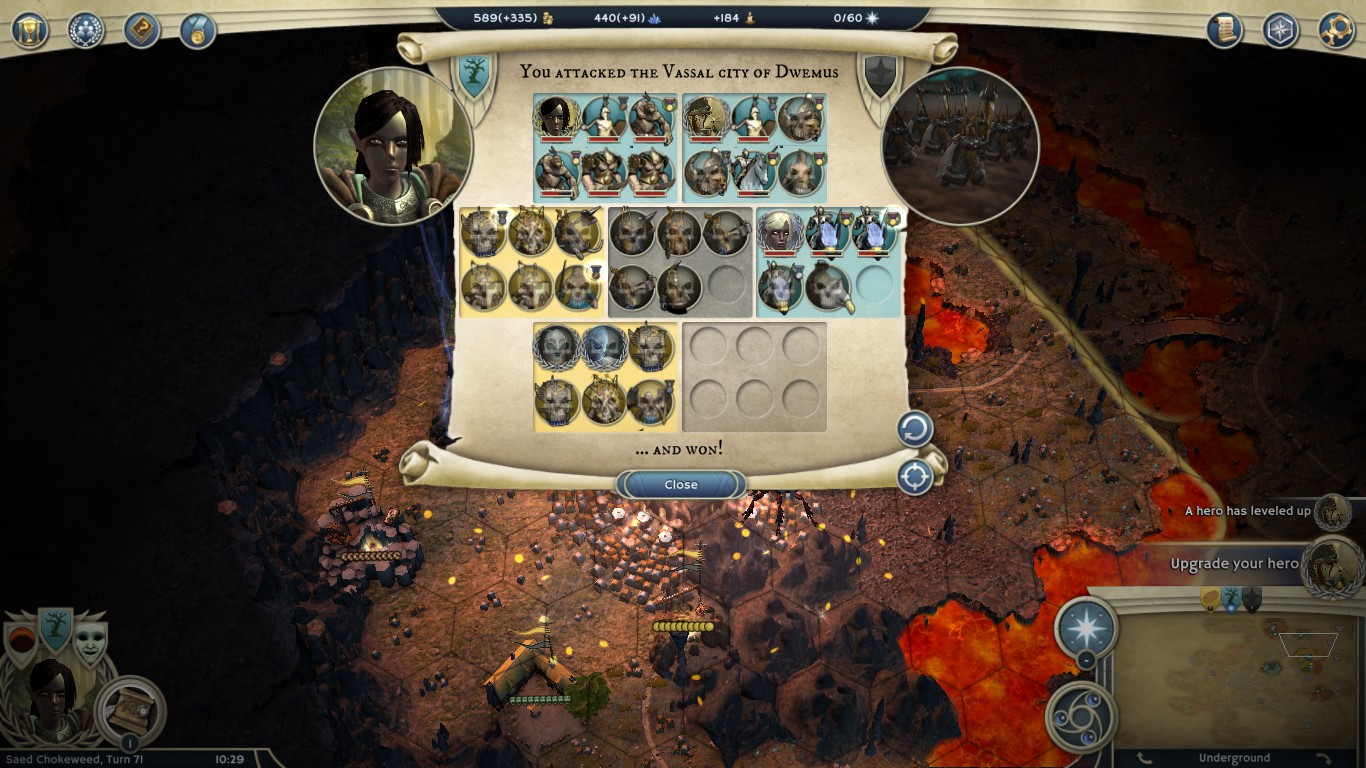
Task: Switch map layer with left arrow beside Underground
Action: coord(1146,759)
